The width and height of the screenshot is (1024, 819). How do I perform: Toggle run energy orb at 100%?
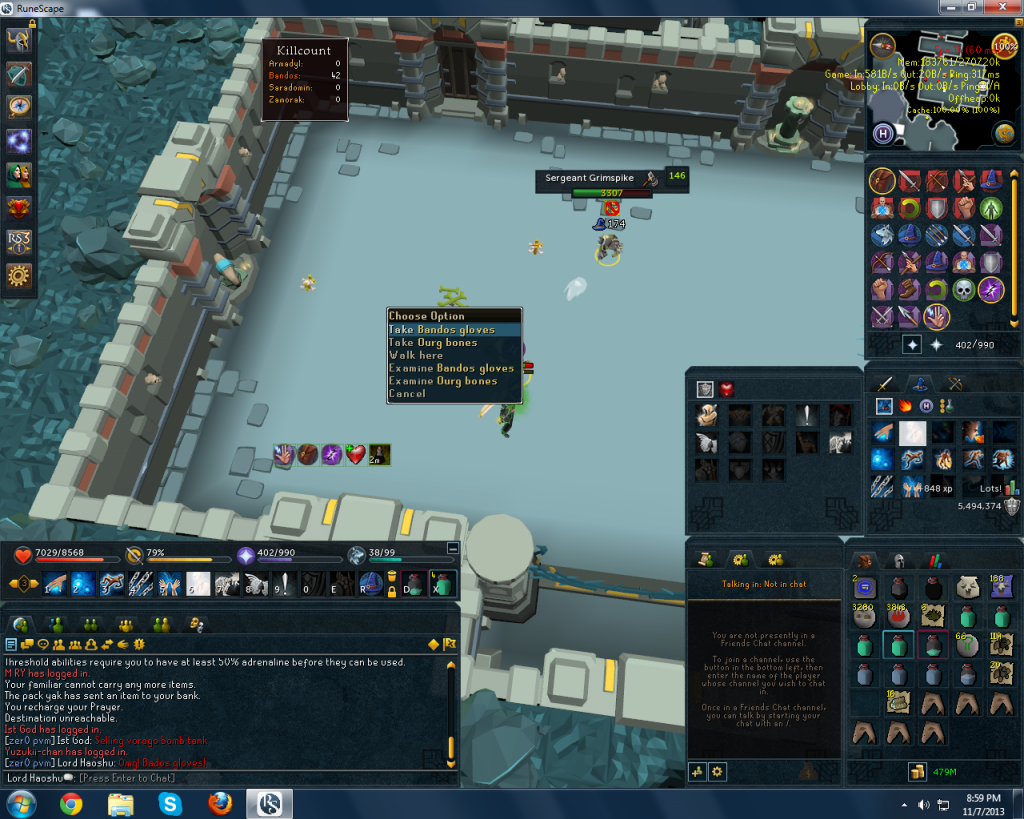[1004, 45]
